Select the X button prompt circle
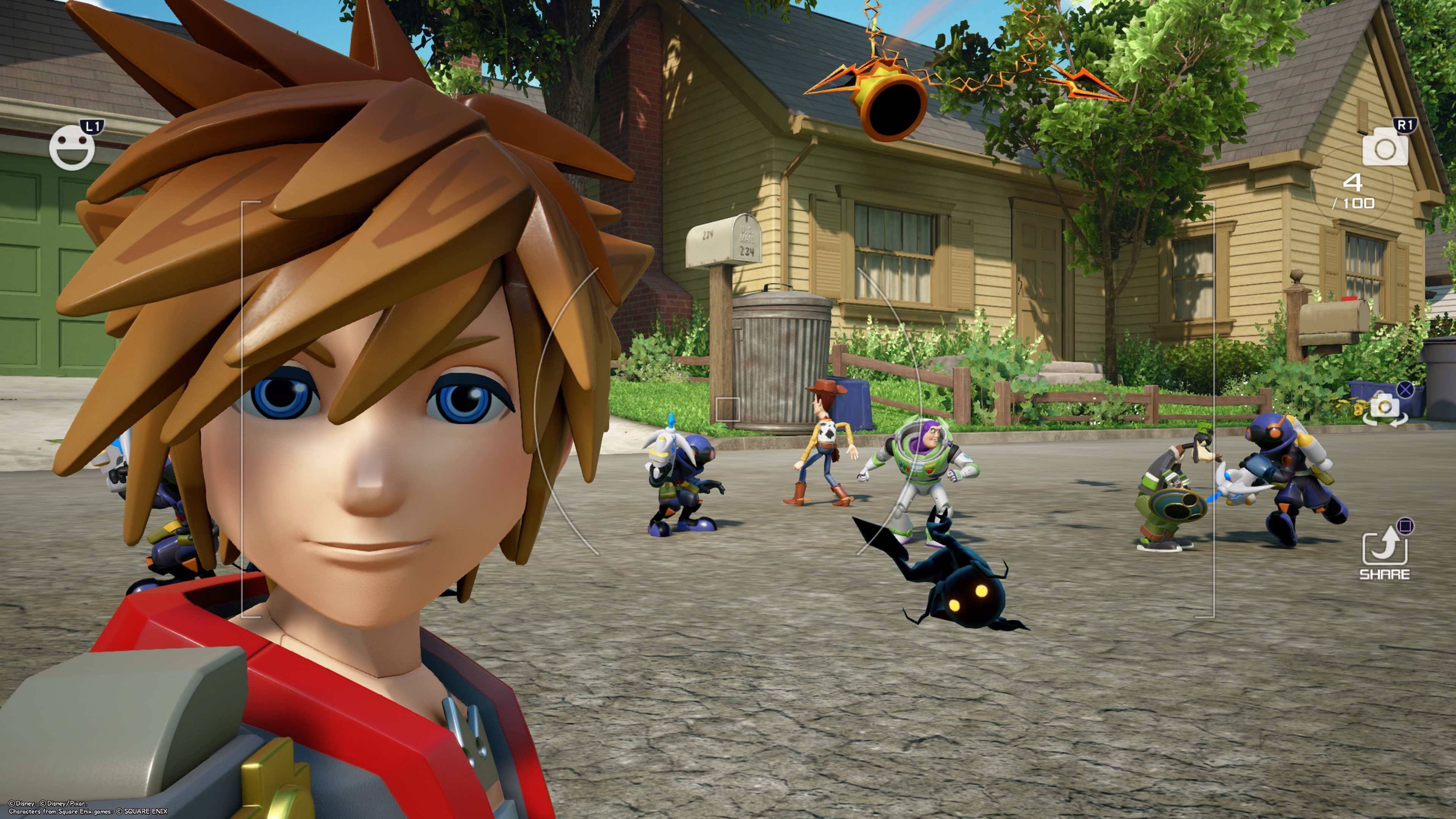Viewport: 1456px width, 819px height. point(1405,389)
